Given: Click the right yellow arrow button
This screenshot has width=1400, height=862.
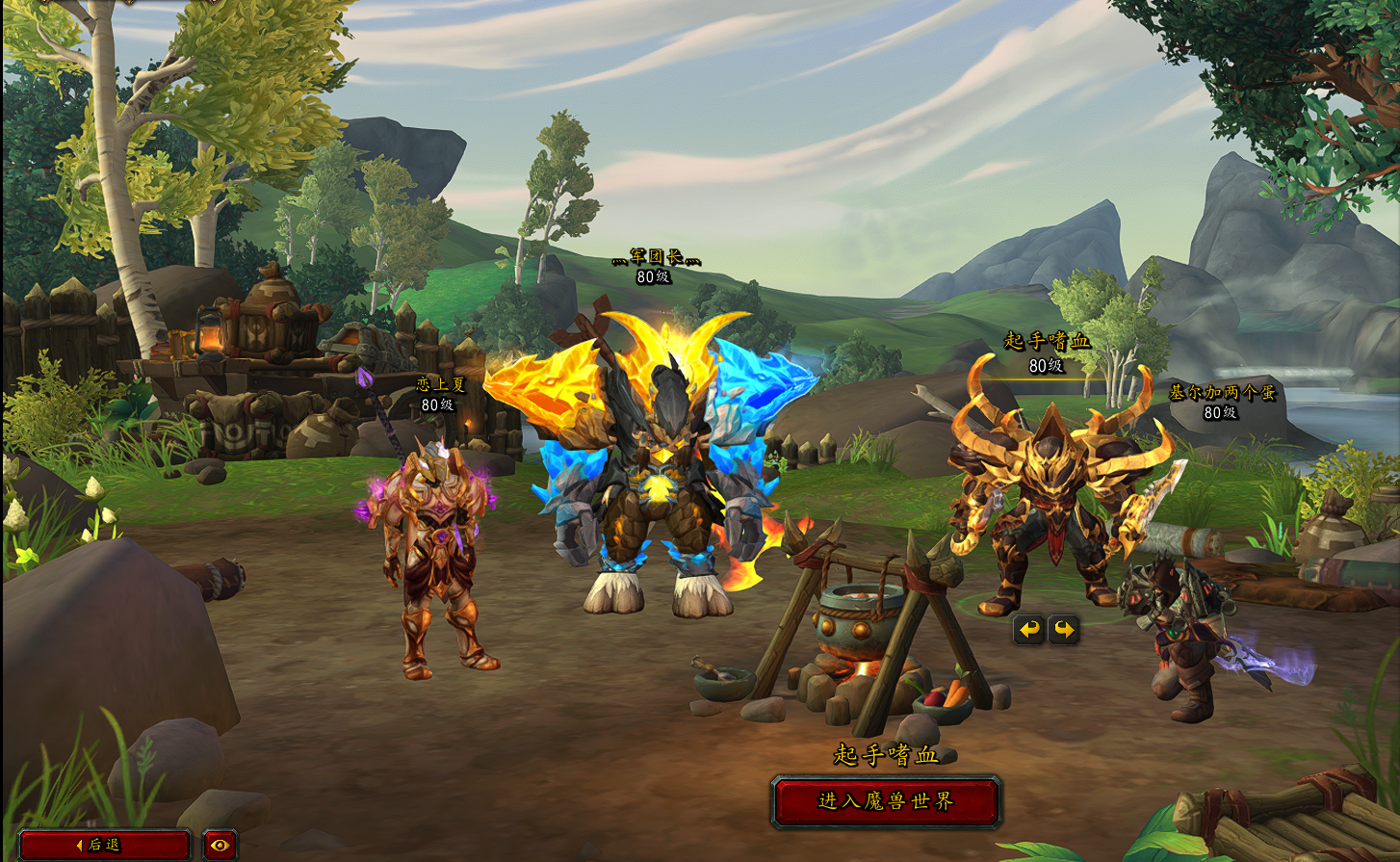Looking at the screenshot, I should tap(1064, 630).
